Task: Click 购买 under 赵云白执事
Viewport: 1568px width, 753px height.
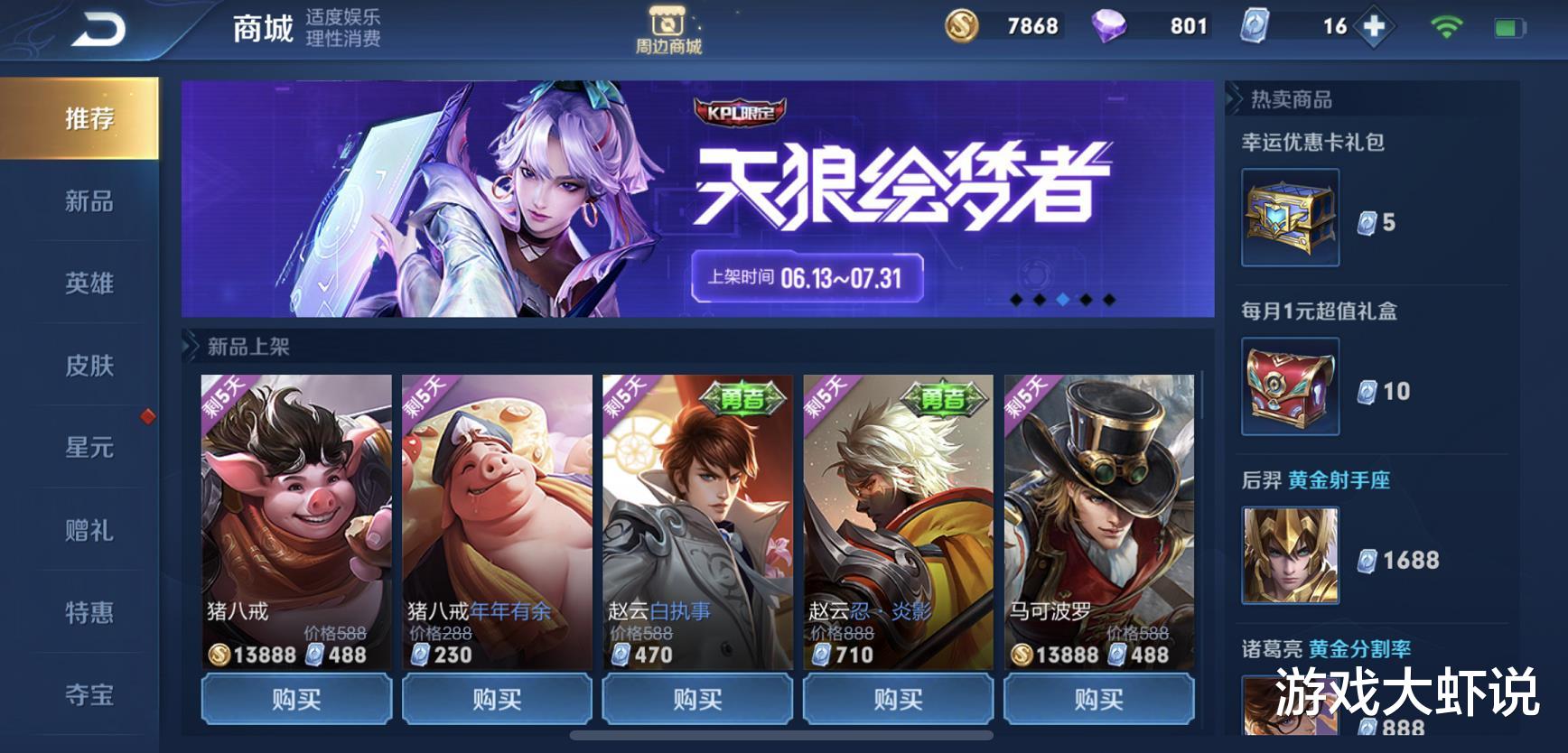Action: (x=696, y=698)
